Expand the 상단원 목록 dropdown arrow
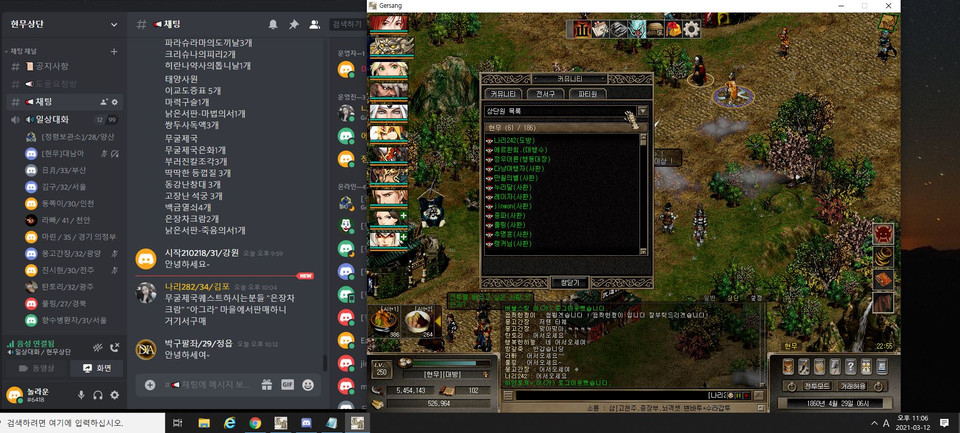960x433 pixels. [643, 111]
